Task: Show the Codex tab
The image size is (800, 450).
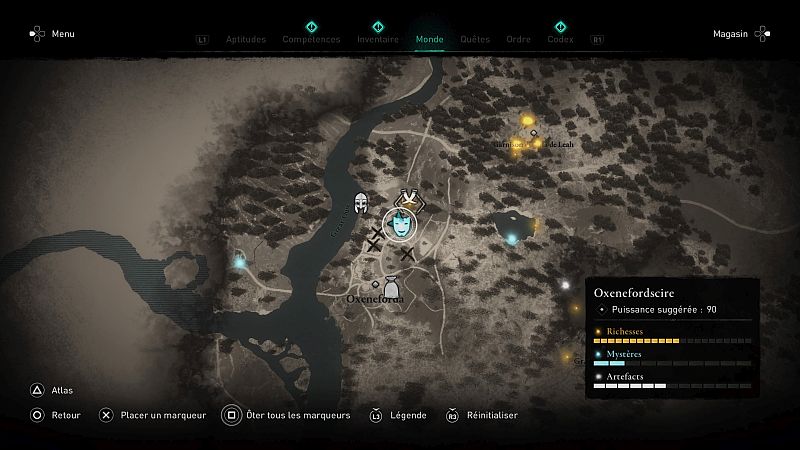Action: point(560,40)
